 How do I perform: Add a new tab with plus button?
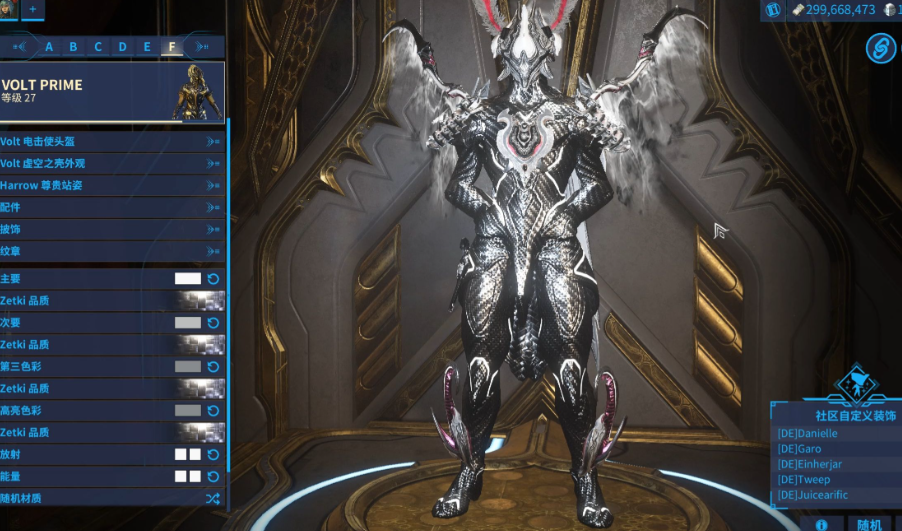32,9
